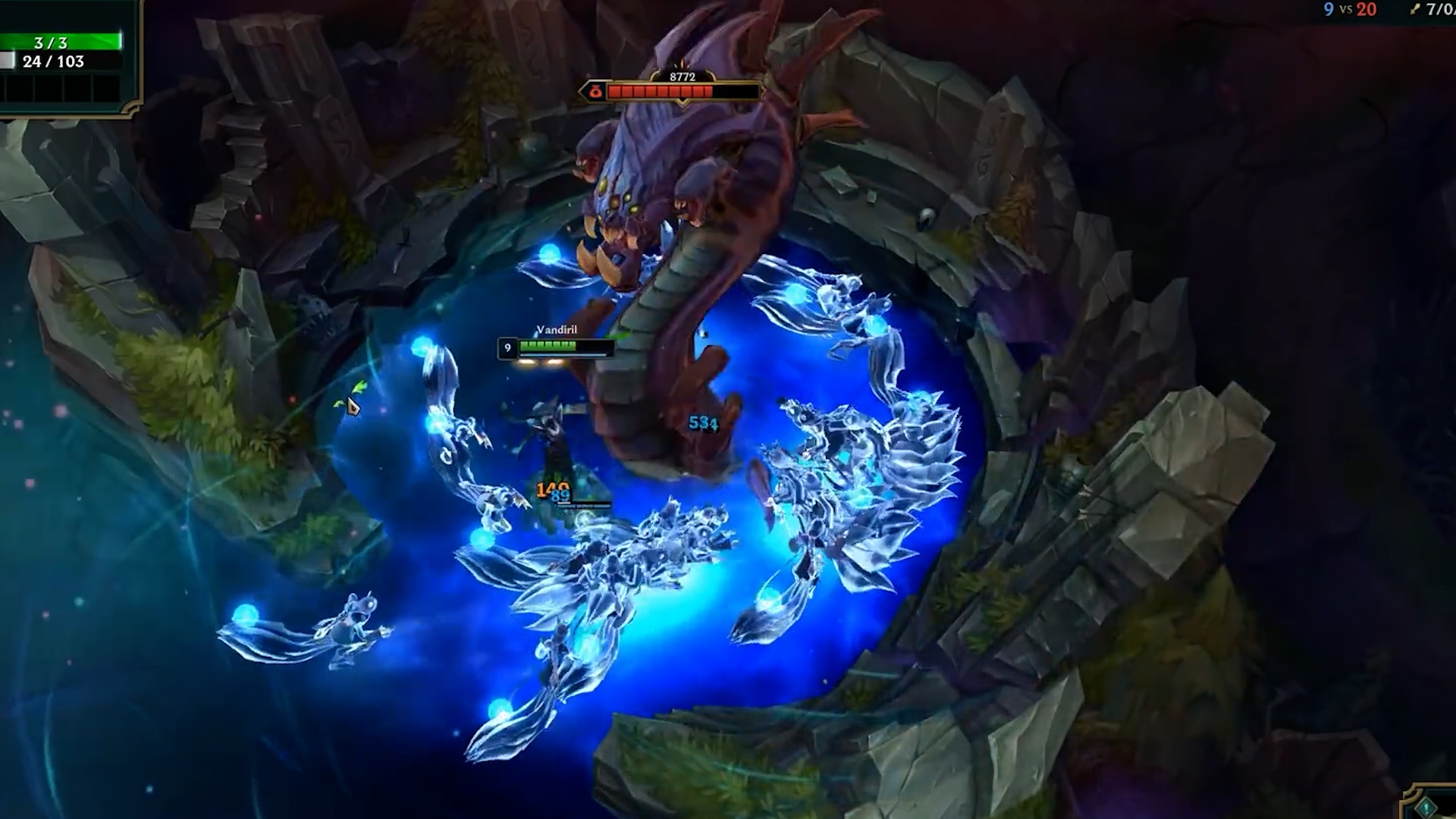Select Vandiril's nameplate label

pos(556,329)
